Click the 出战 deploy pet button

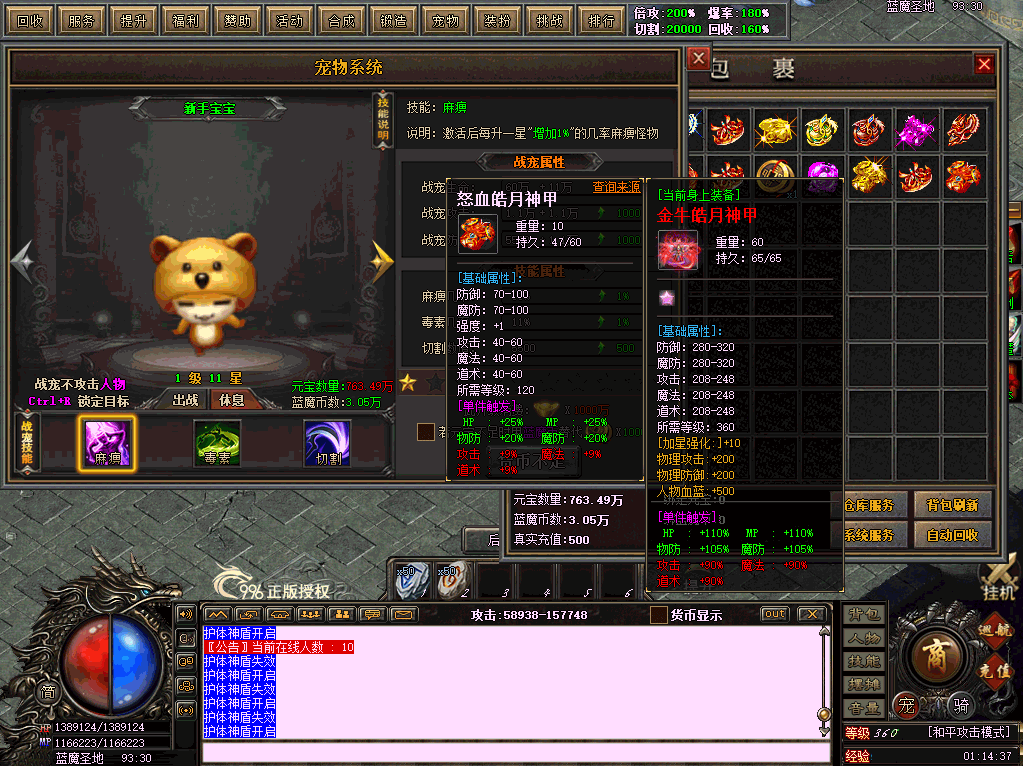click(186, 400)
